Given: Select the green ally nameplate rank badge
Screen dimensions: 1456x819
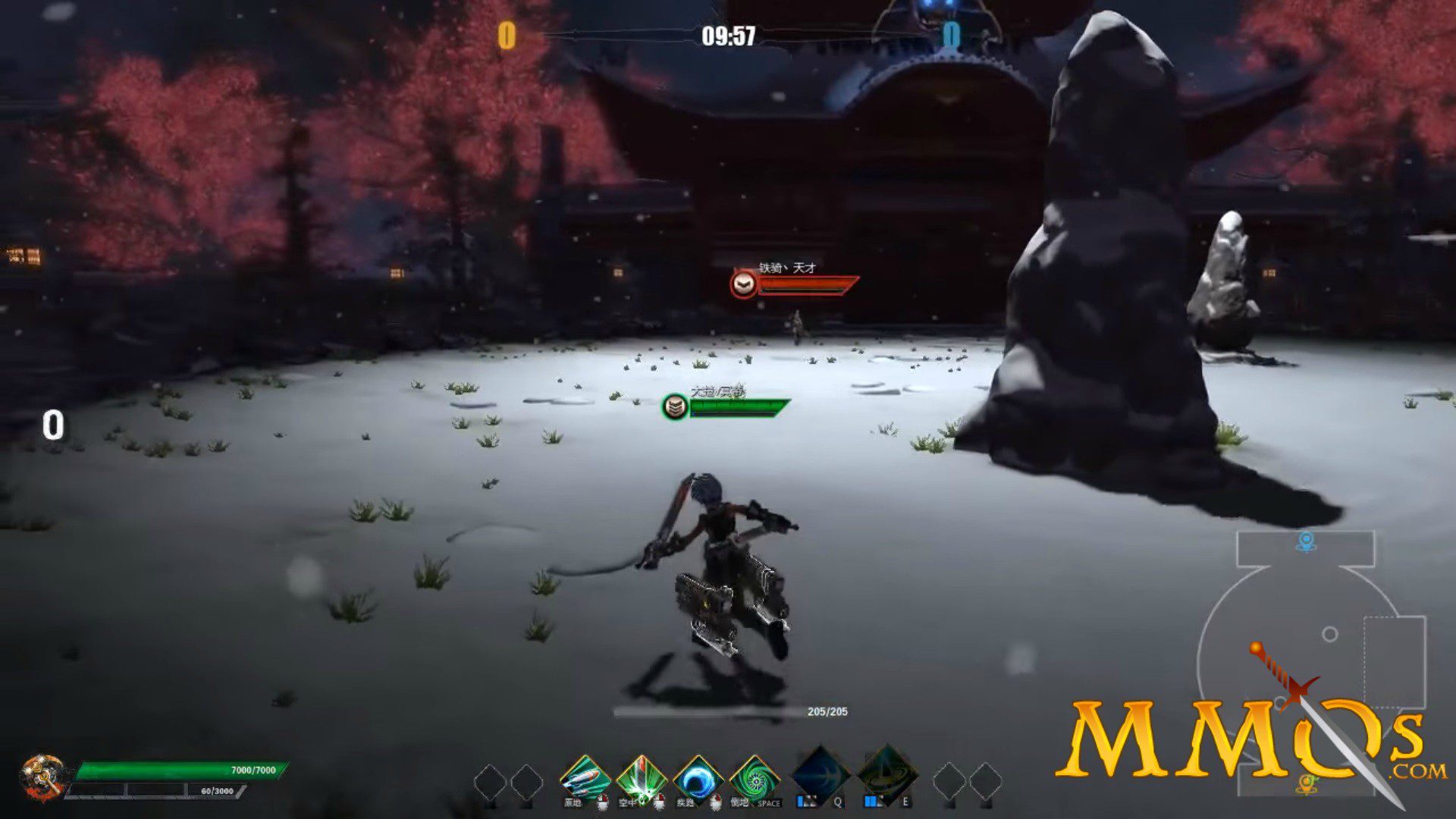Looking at the screenshot, I should (675, 406).
